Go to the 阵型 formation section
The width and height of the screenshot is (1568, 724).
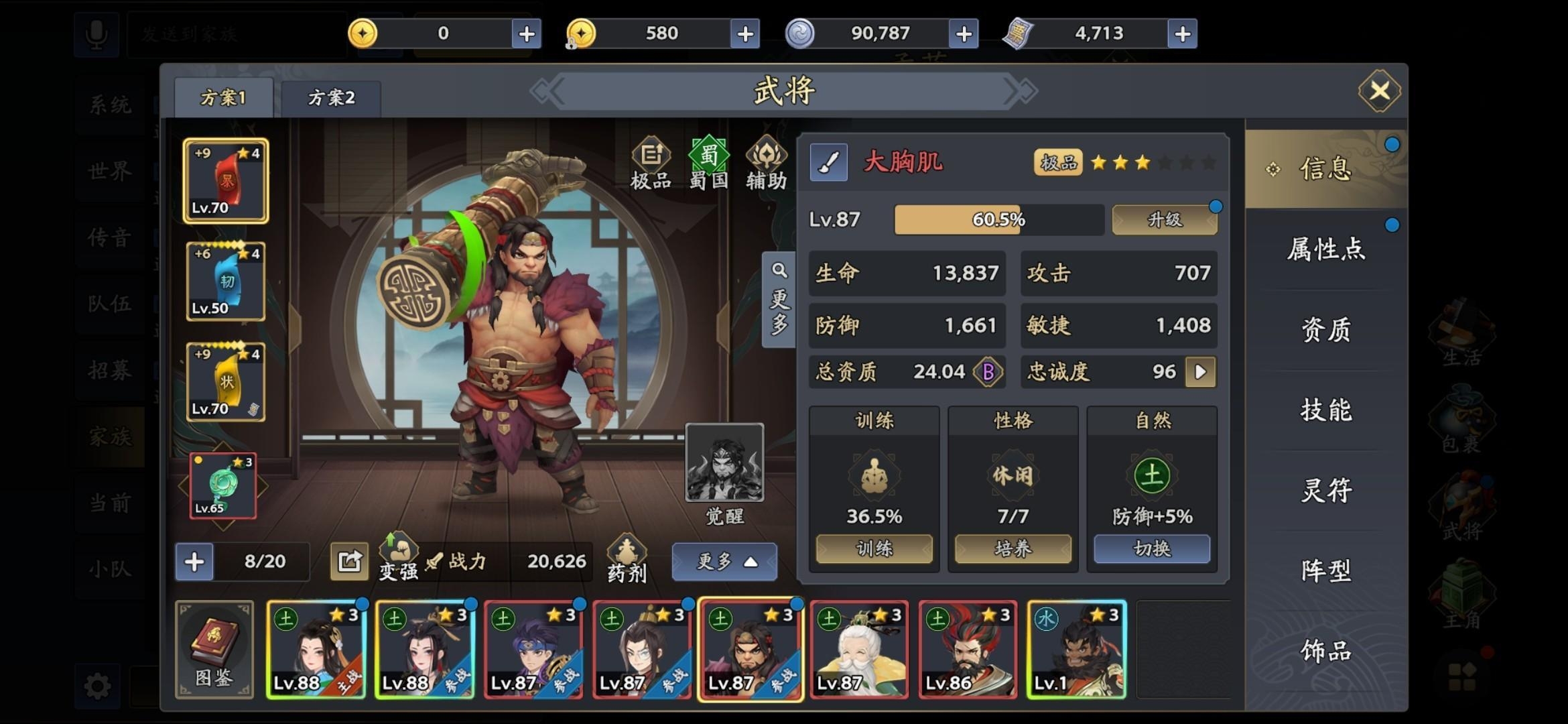(x=1325, y=571)
